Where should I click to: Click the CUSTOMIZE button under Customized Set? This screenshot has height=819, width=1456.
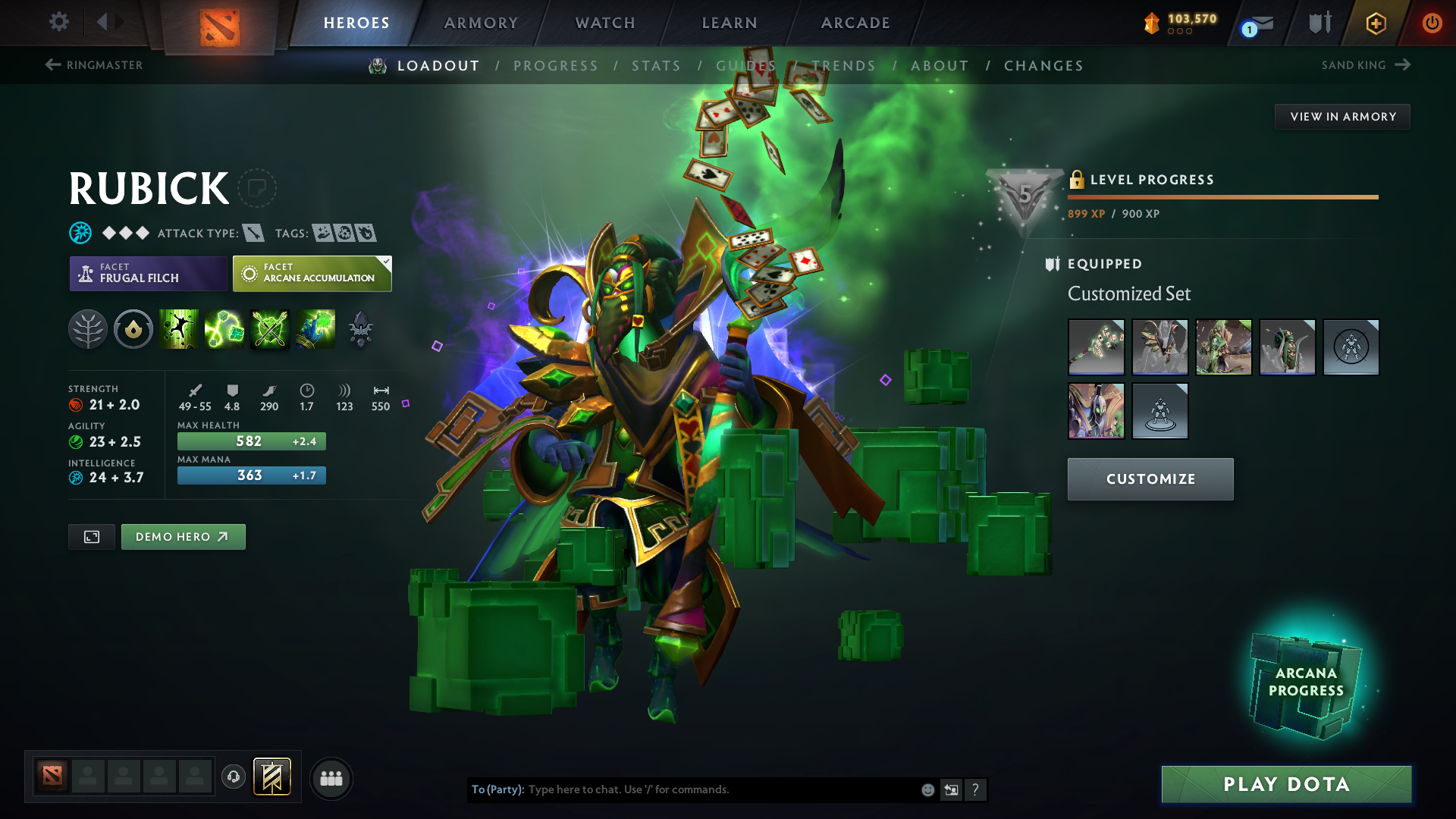(x=1150, y=479)
